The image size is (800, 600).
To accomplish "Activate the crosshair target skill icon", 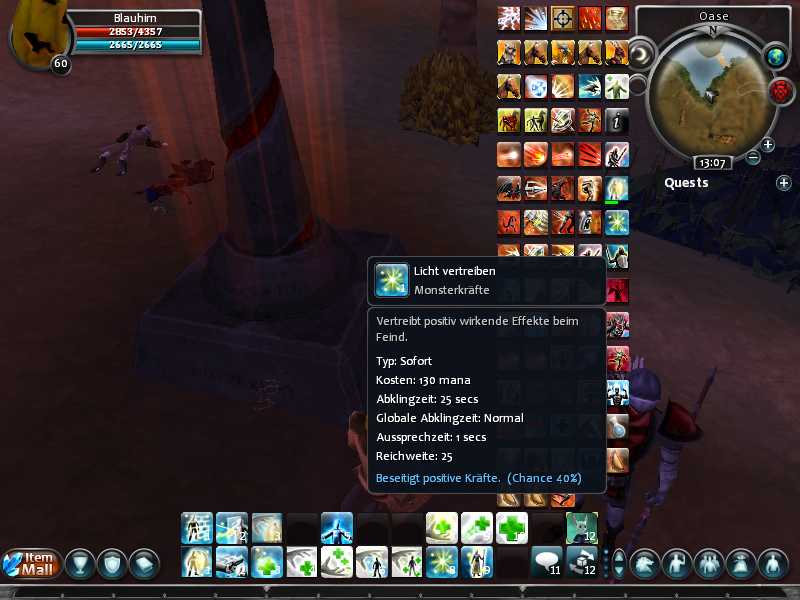I will click(563, 18).
